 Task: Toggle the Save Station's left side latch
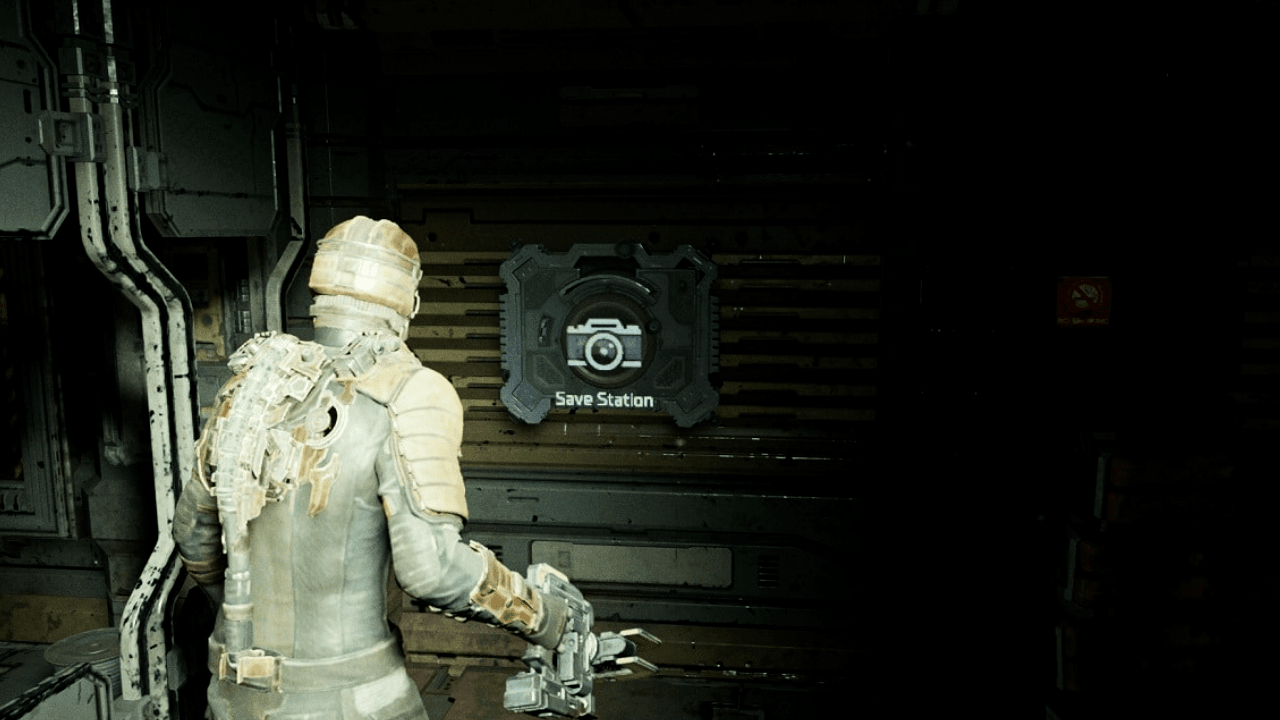coord(543,333)
